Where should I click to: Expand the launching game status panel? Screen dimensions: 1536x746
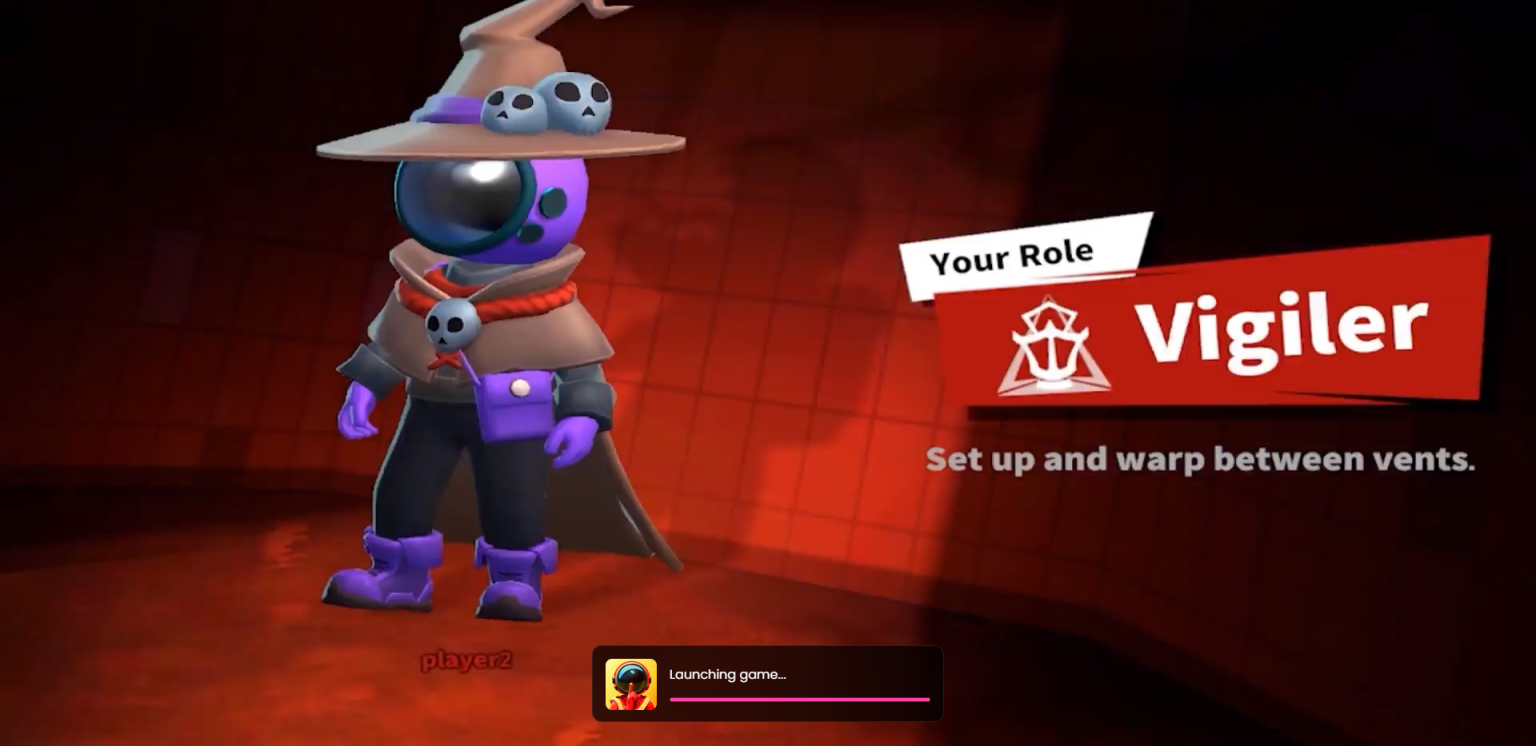[x=768, y=683]
